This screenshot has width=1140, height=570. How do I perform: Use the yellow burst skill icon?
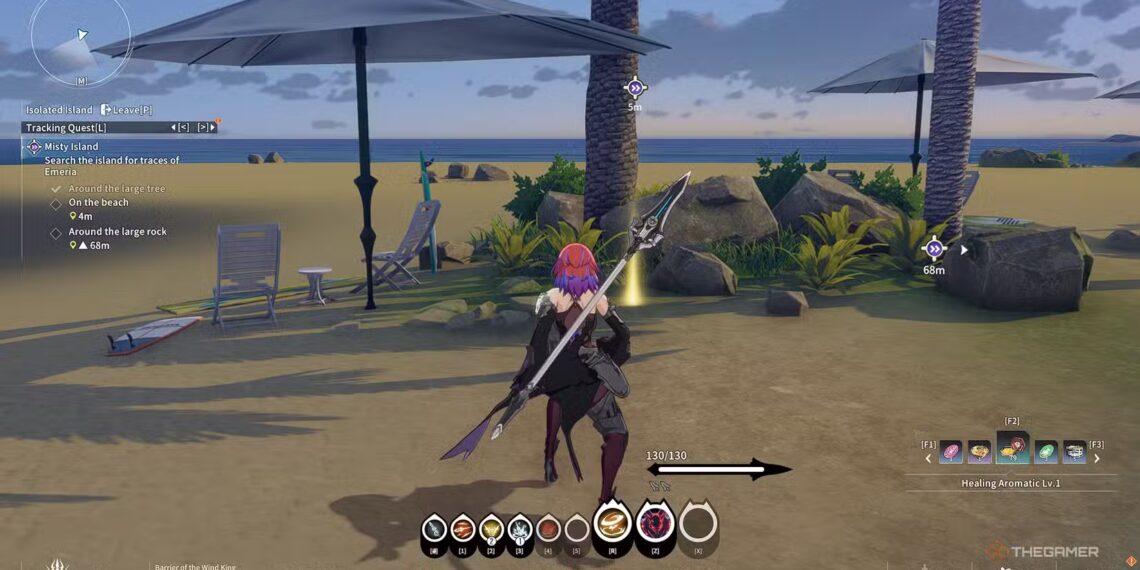coord(491,528)
